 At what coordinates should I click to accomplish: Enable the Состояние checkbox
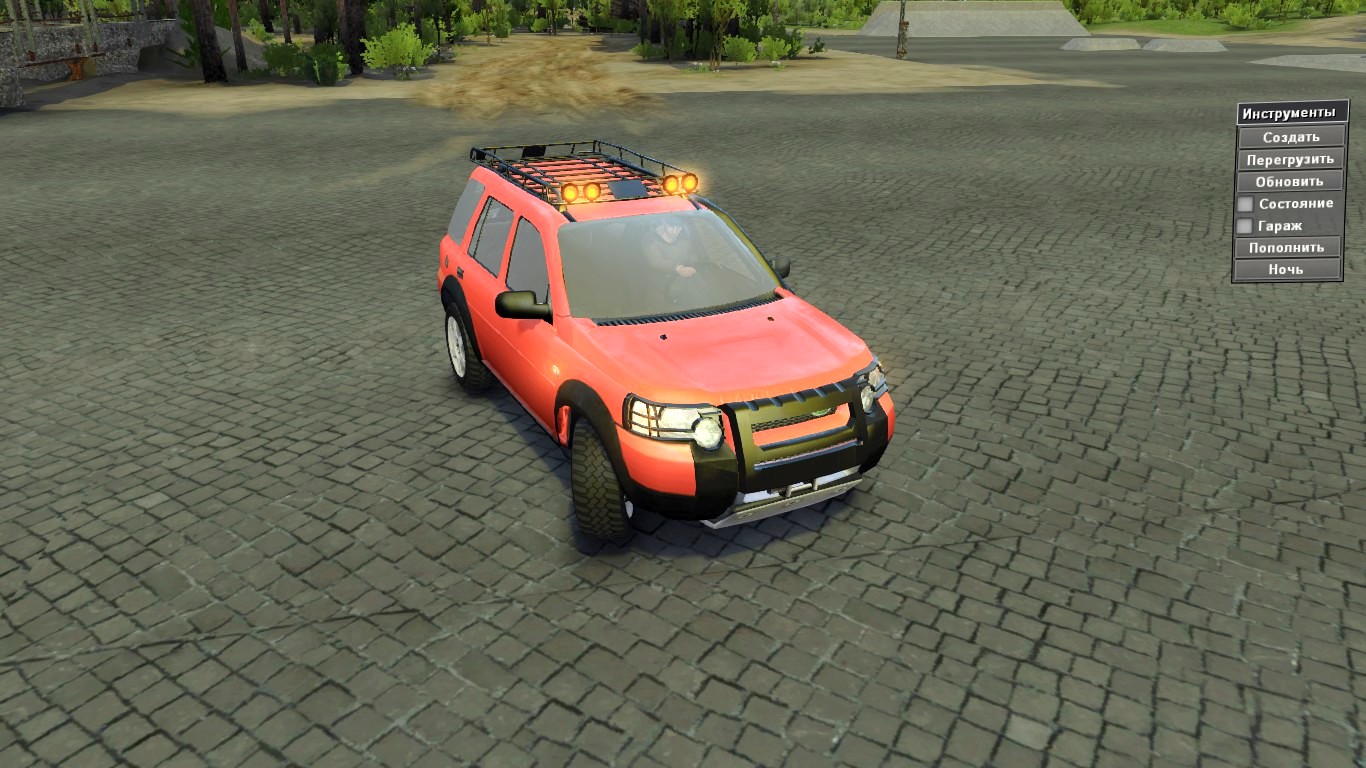pyautogui.click(x=1245, y=203)
